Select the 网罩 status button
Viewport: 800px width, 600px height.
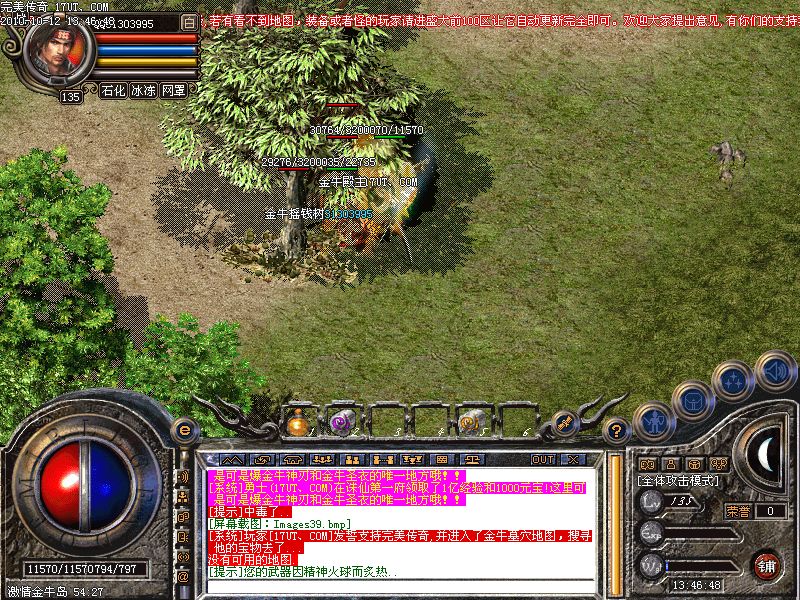[174, 90]
